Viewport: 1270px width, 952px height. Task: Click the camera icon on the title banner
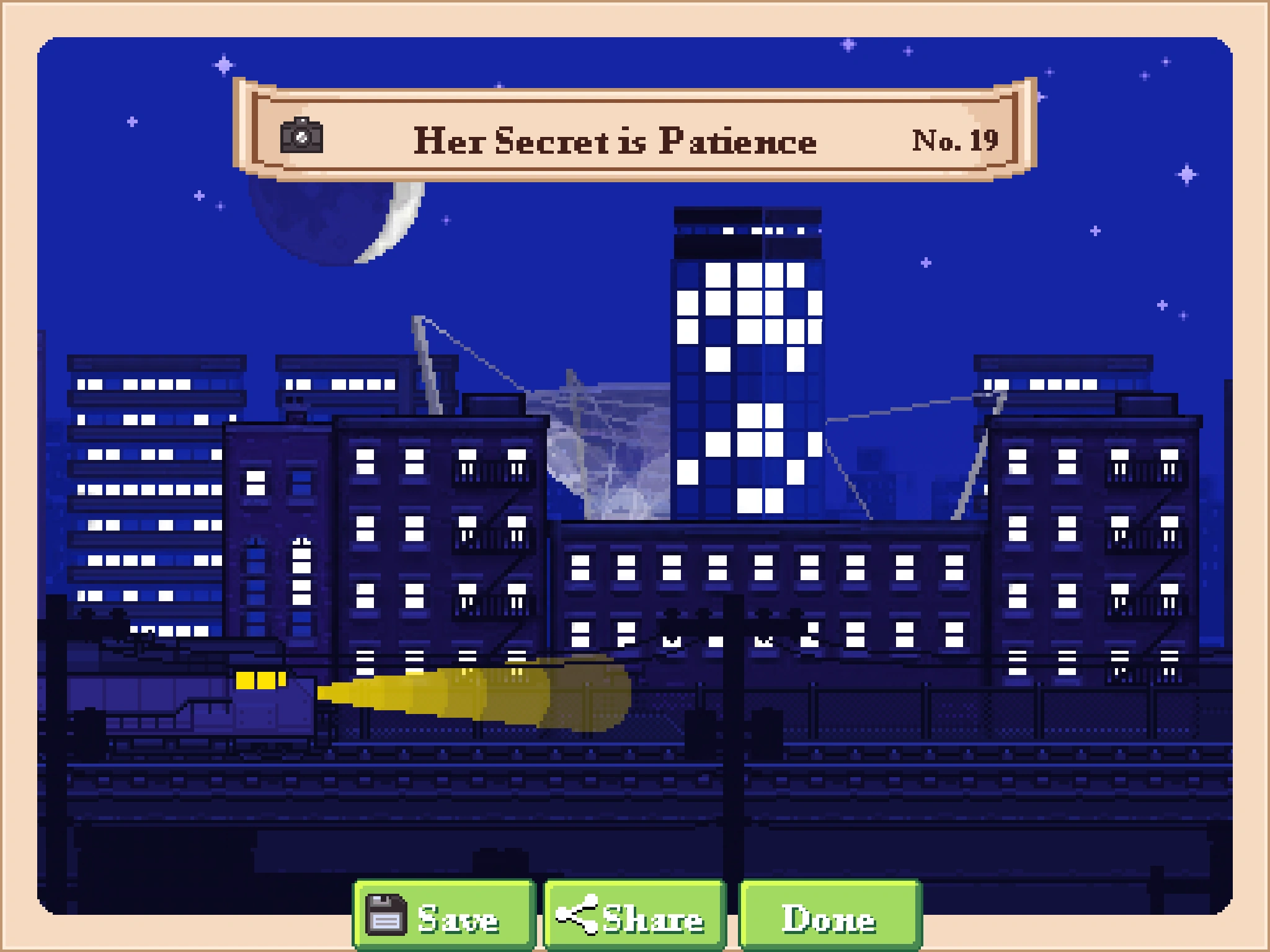pyautogui.click(x=301, y=139)
